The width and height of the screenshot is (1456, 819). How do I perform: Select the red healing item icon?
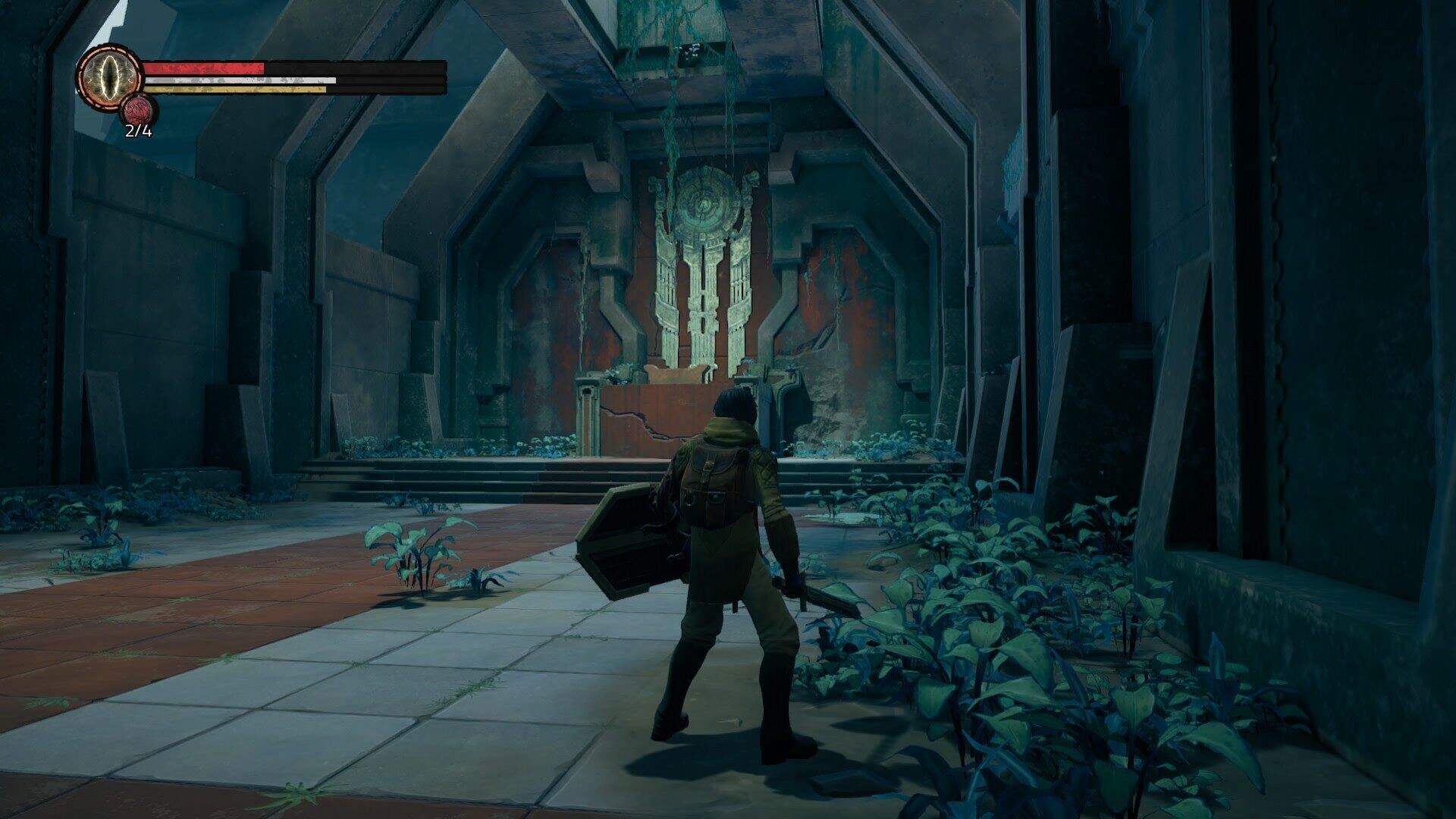[138, 111]
